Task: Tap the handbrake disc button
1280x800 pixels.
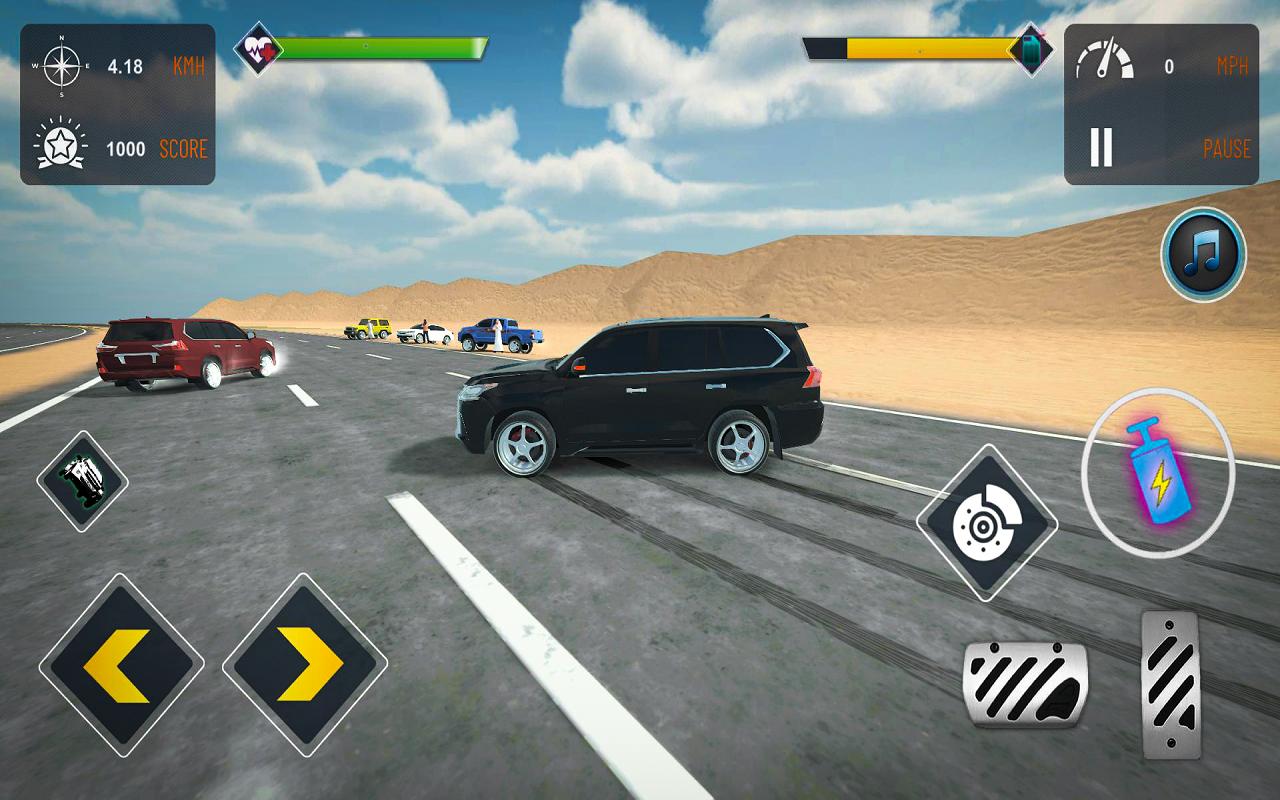Action: [986, 523]
